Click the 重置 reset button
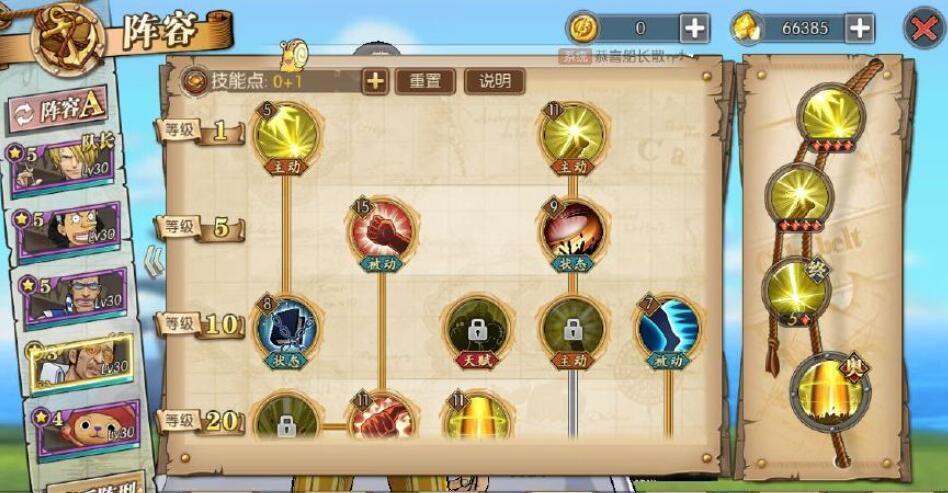The image size is (948, 493). pos(425,81)
